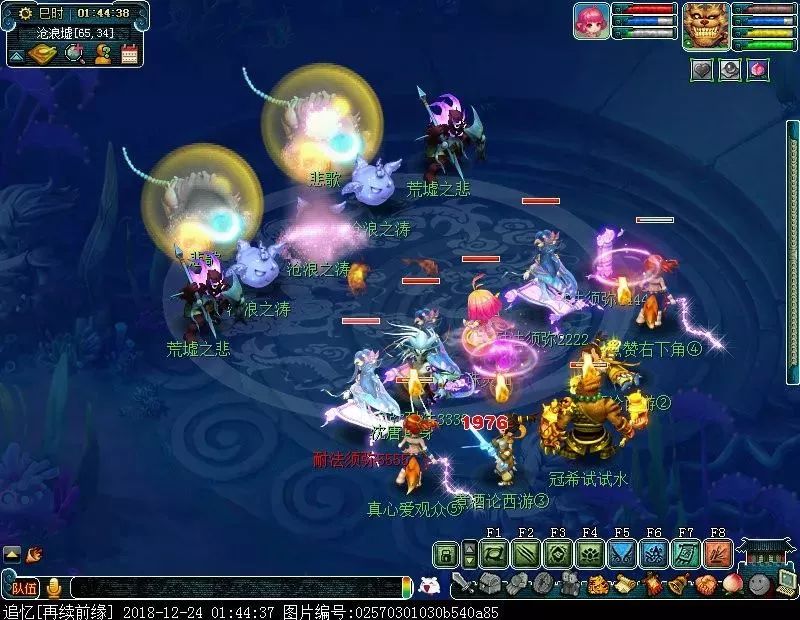Open the sword attack menu icon
Viewport: 800px width, 620px height.
[461, 583]
